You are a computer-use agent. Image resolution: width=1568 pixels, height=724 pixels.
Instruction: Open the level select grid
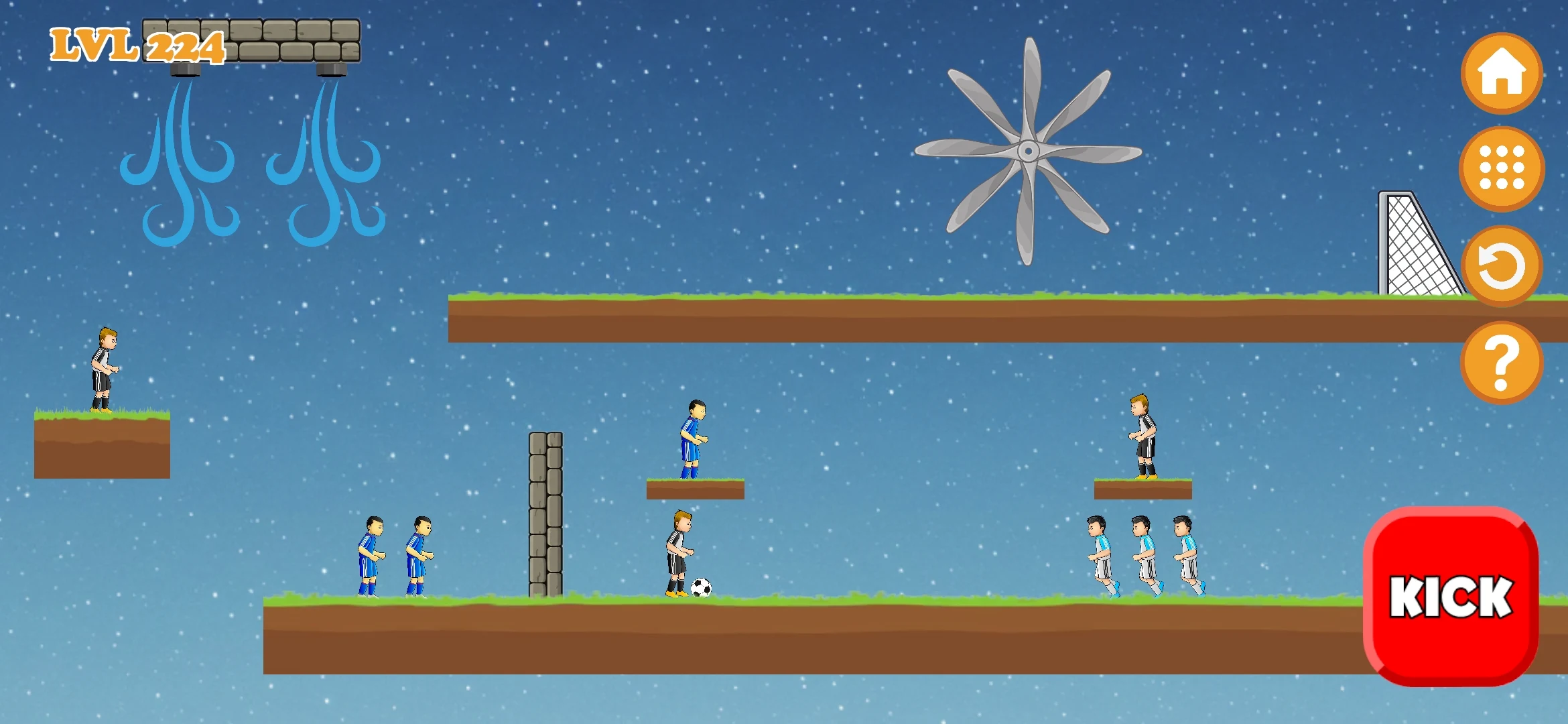[x=1502, y=168]
